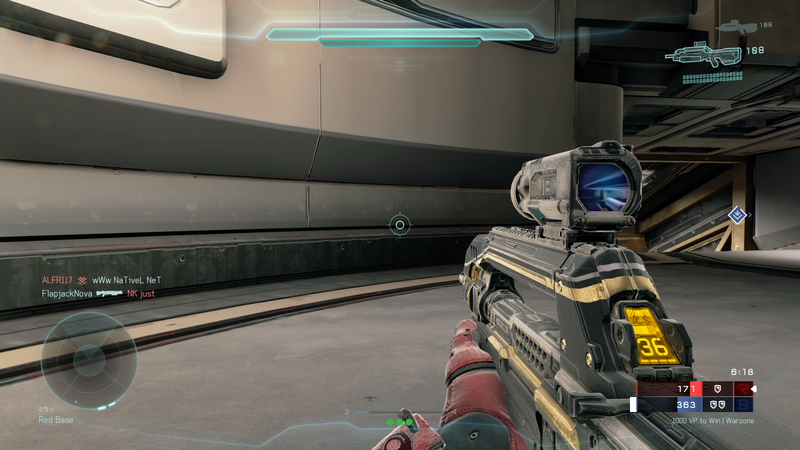
Task: Click the red team emblem on scoreboard
Action: pos(743,387)
